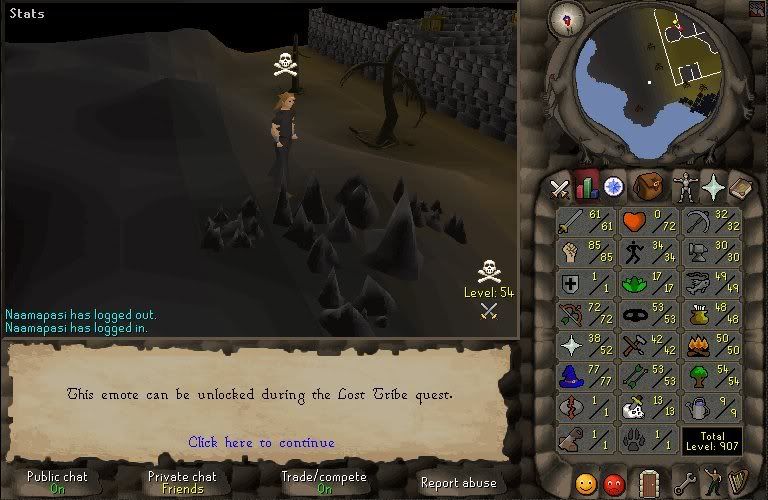
Task: Open the prayer star tab
Action: pyautogui.click(x=714, y=186)
